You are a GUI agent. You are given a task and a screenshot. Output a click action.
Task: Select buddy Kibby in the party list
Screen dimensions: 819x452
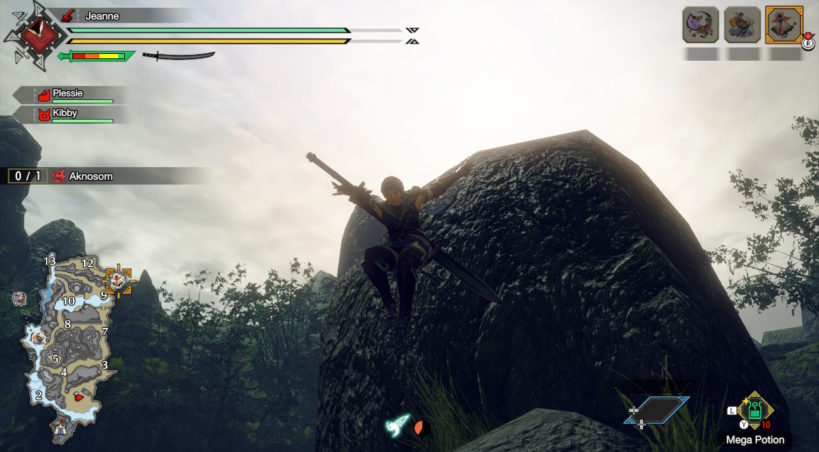pyautogui.click(x=66, y=114)
